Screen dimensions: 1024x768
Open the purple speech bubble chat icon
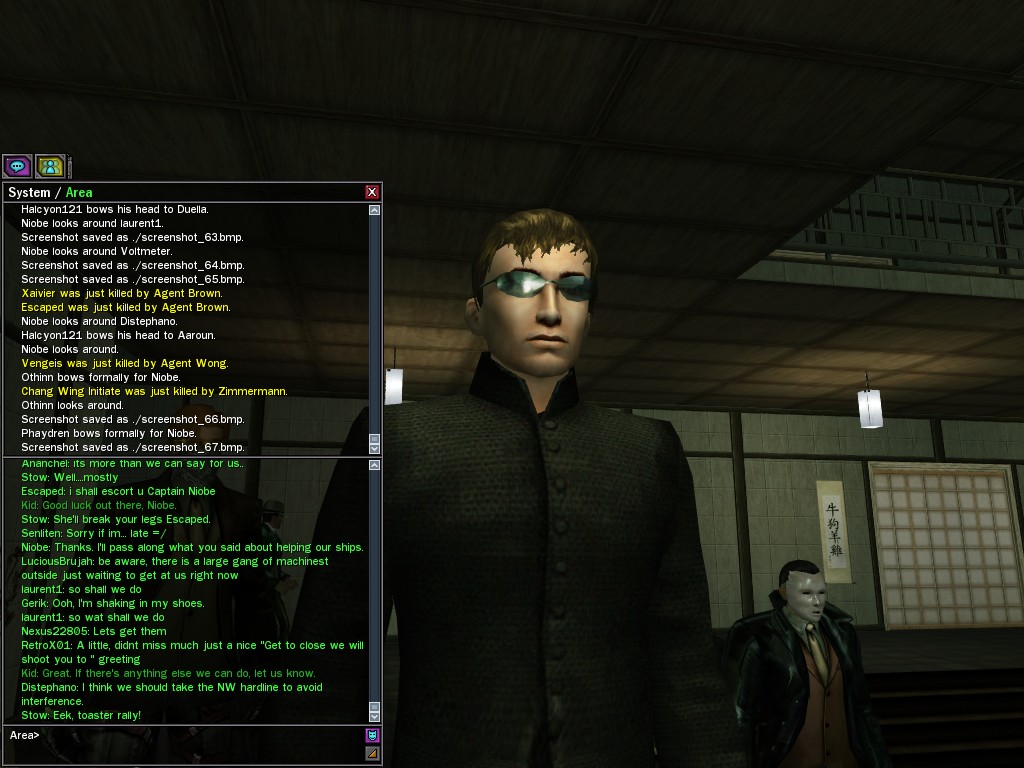(x=17, y=166)
